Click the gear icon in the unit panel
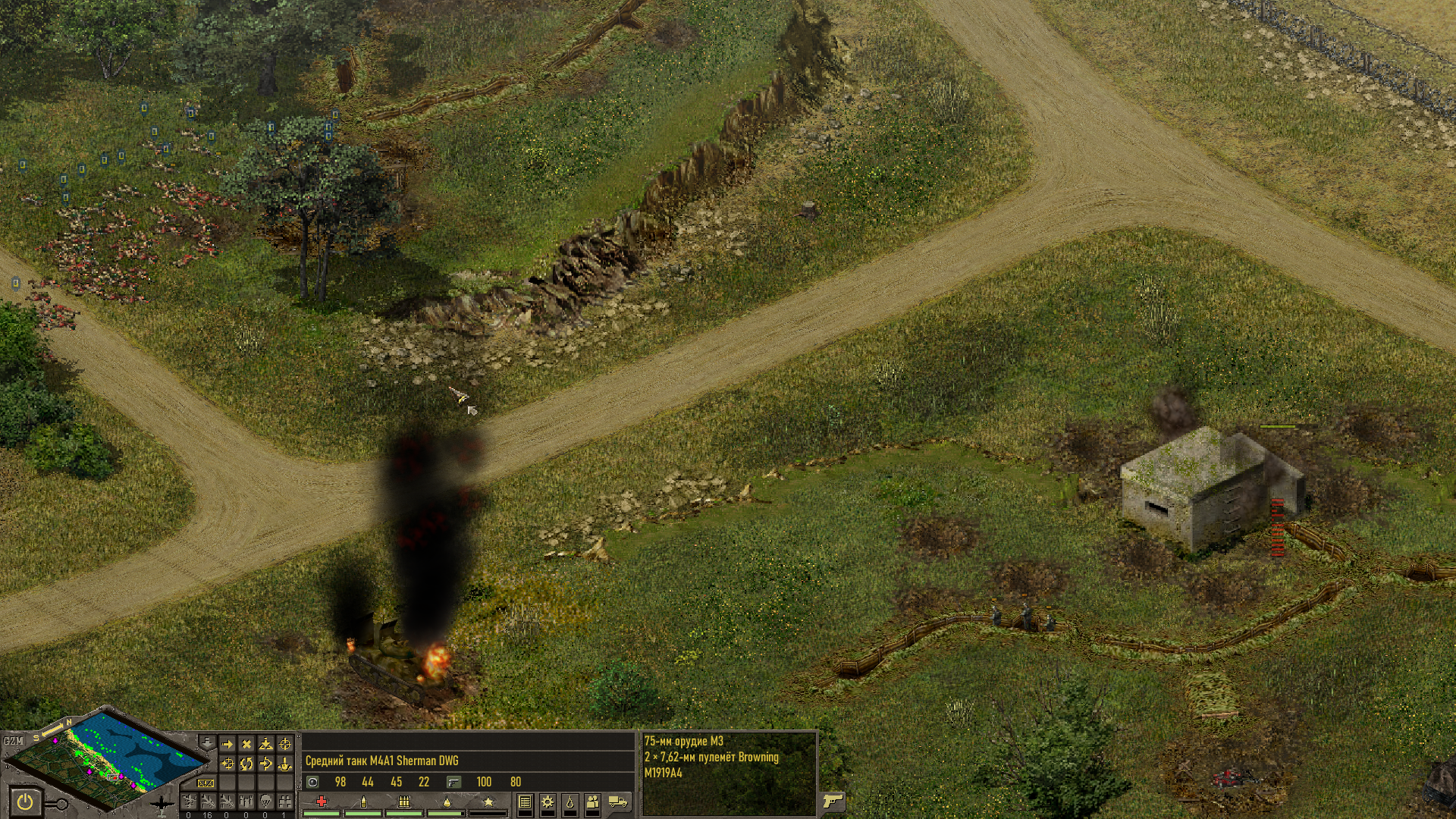1456x819 pixels. (x=547, y=802)
